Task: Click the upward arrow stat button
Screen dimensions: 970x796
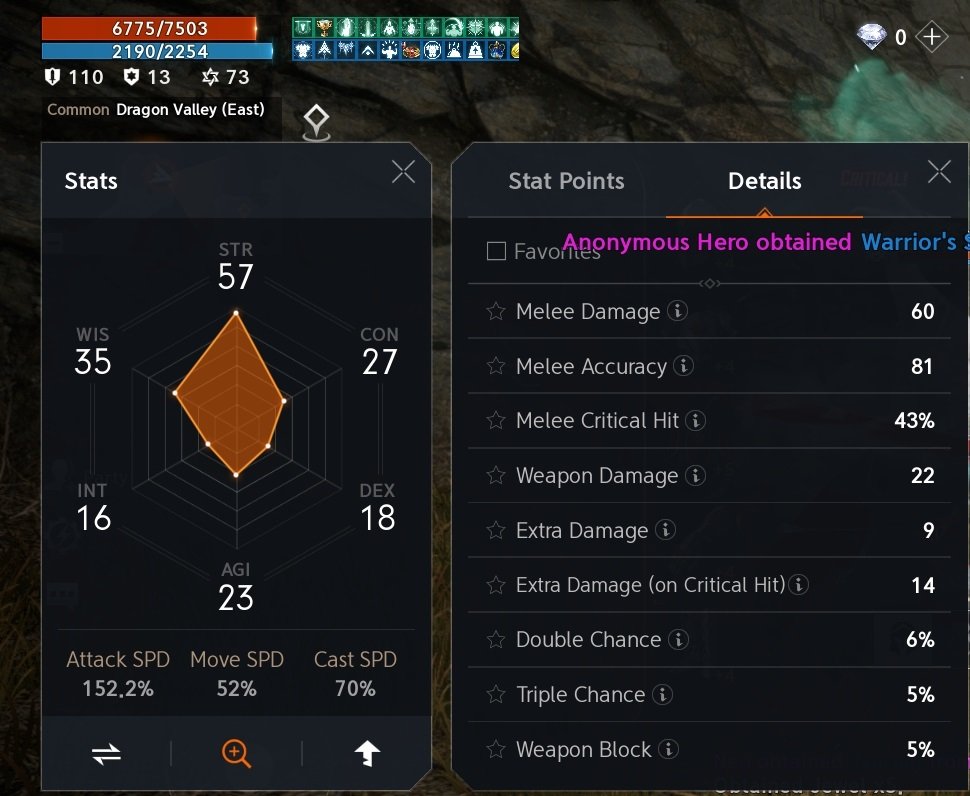Action: (367, 754)
